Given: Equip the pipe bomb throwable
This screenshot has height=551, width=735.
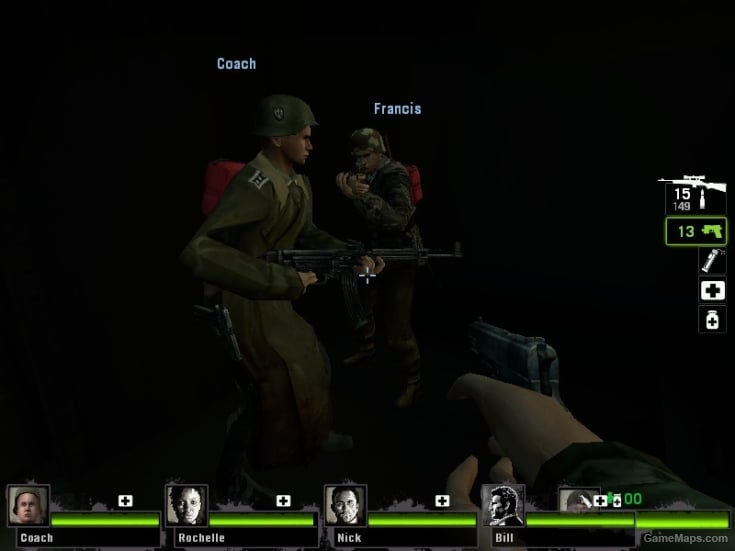Looking at the screenshot, I should click(x=711, y=262).
